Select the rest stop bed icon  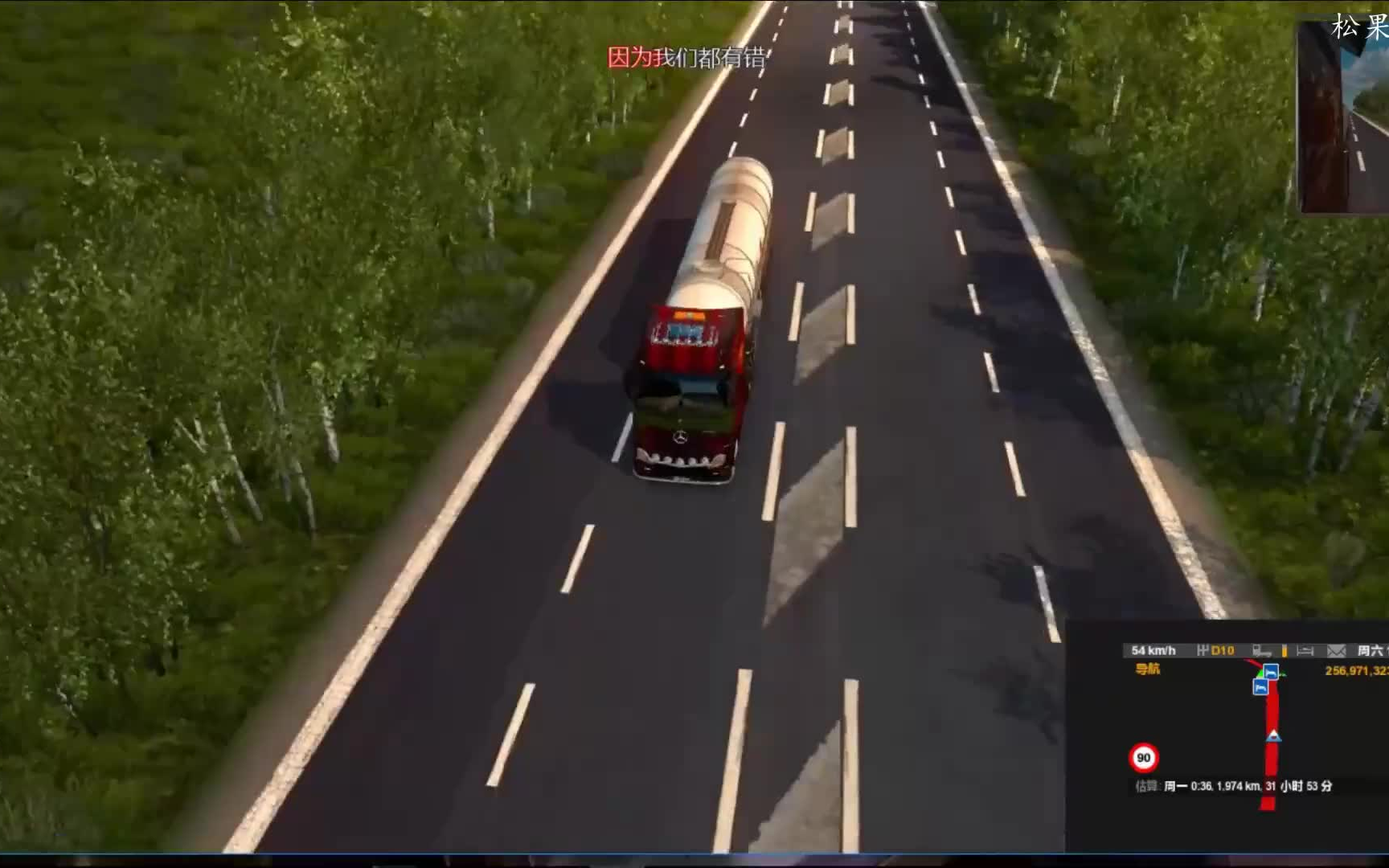(1305, 650)
